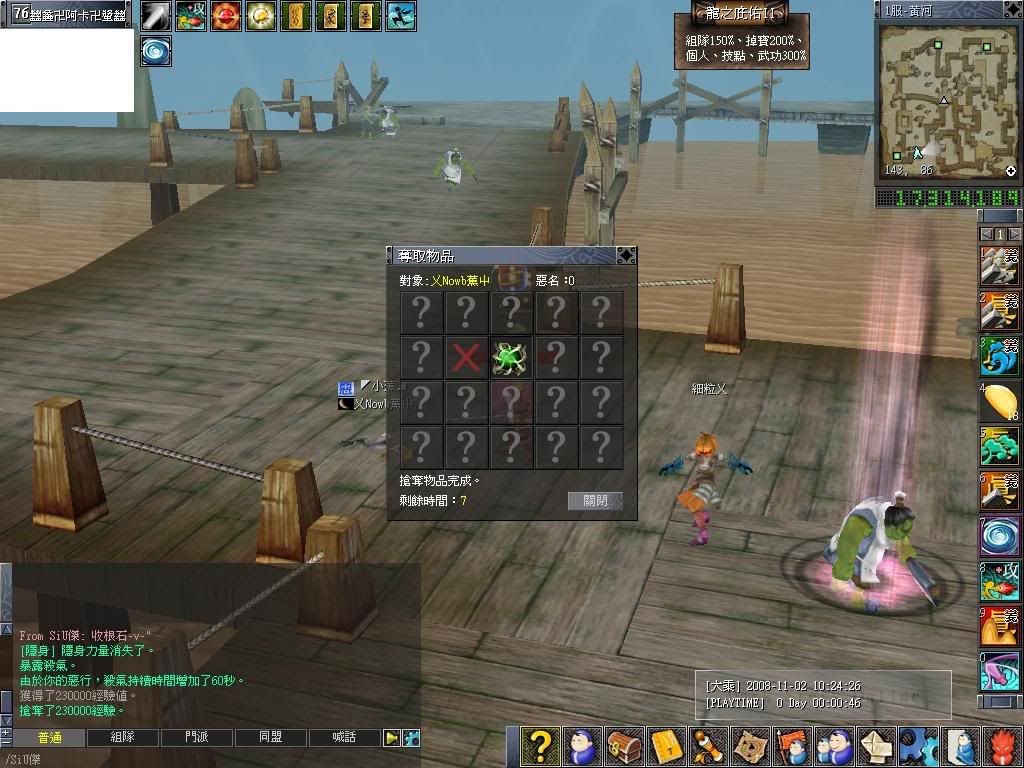The height and width of the screenshot is (768, 1024).
Task: Use the yellow bean item in hotbar slot 4
Action: pyautogui.click(x=1000, y=402)
